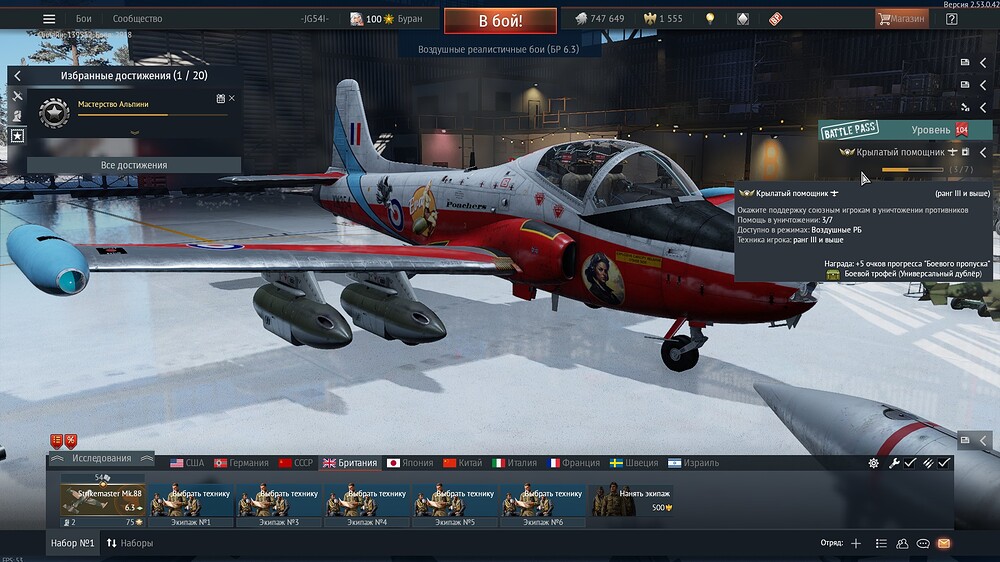Image resolution: width=1000 pixels, height=562 pixels.
Task: Switch to the СССР nation tab
Action: coord(296,463)
